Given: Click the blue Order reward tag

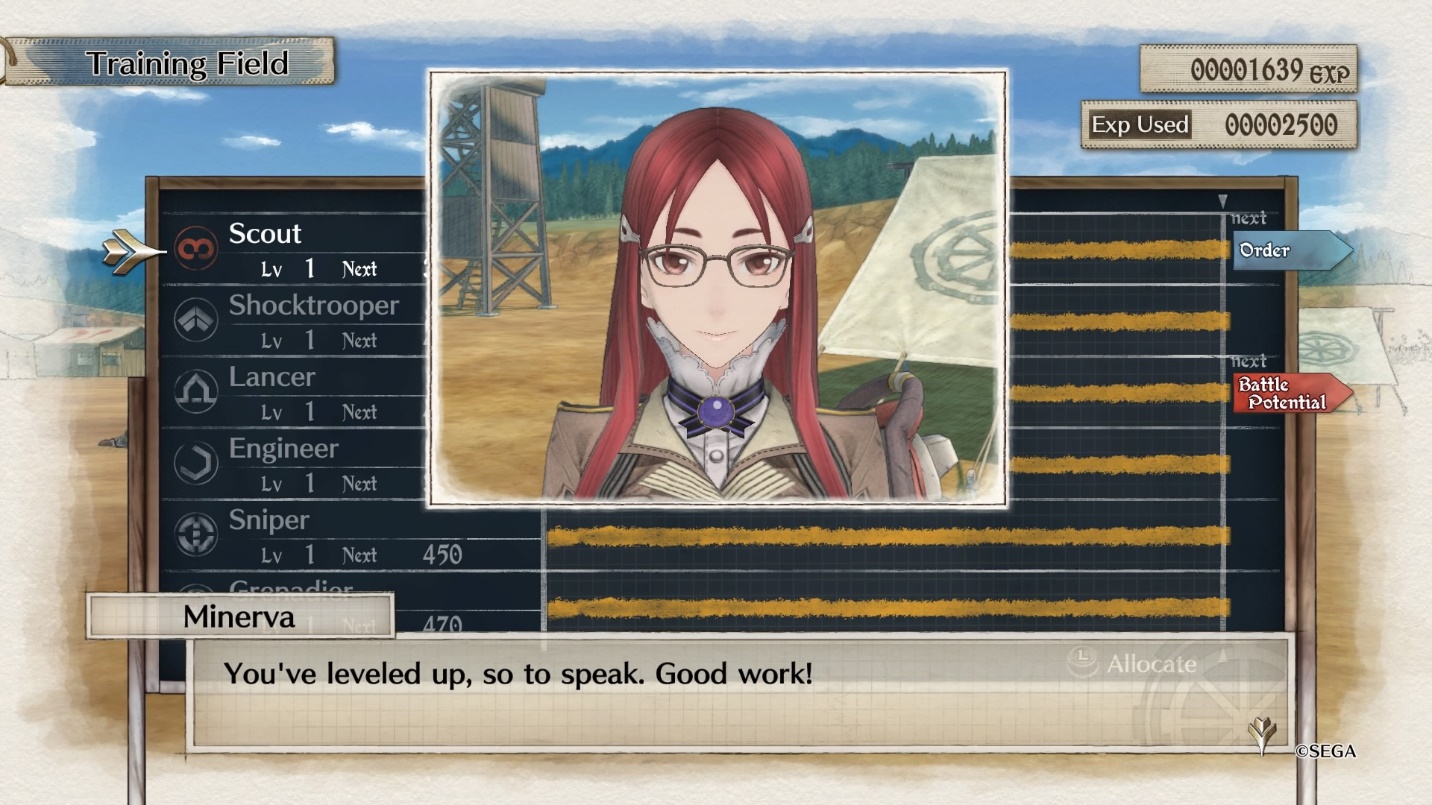Looking at the screenshot, I should (x=1289, y=250).
